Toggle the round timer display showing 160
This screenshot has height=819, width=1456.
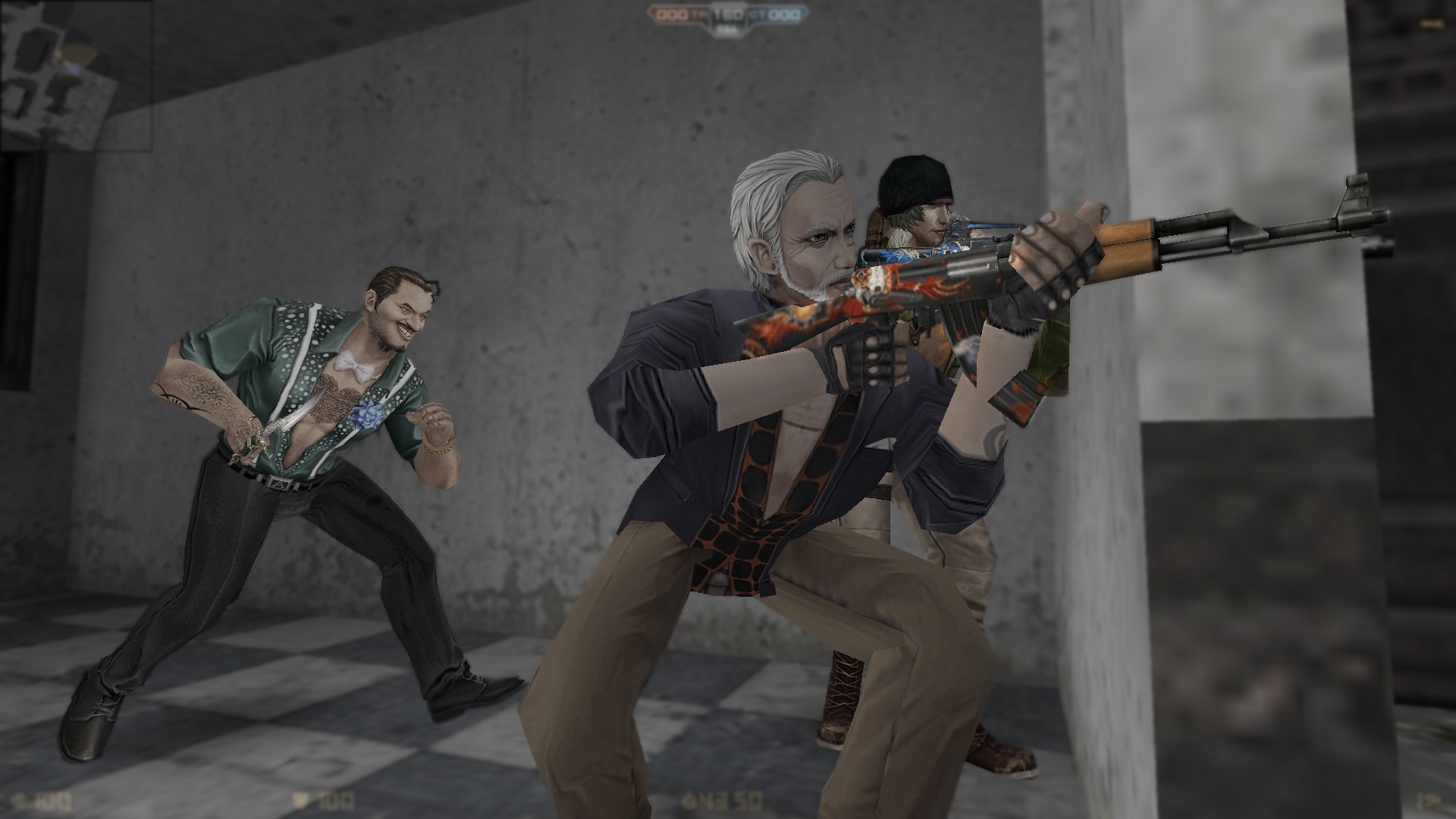pos(728,13)
